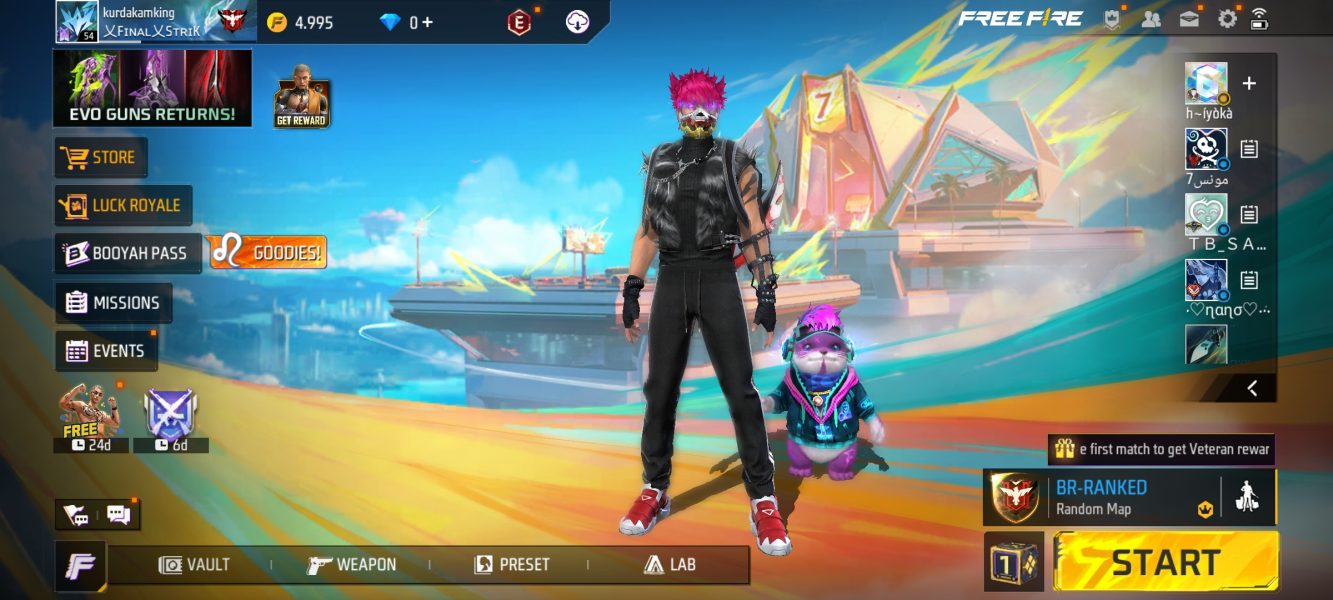Open the Missions list
This screenshot has width=1333, height=600.
pos(113,303)
